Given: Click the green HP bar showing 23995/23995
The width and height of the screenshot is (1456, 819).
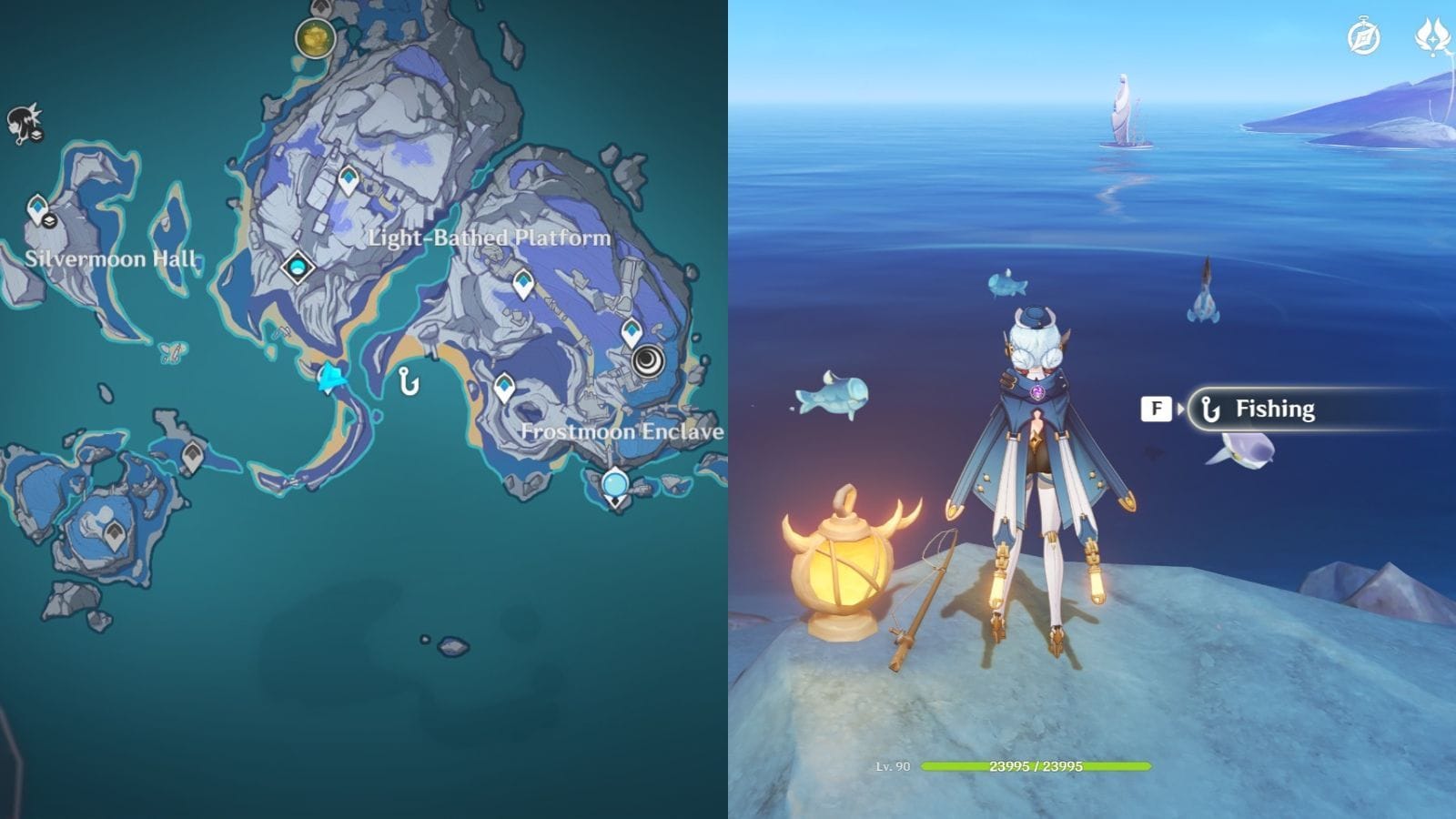Looking at the screenshot, I should (1037, 767).
